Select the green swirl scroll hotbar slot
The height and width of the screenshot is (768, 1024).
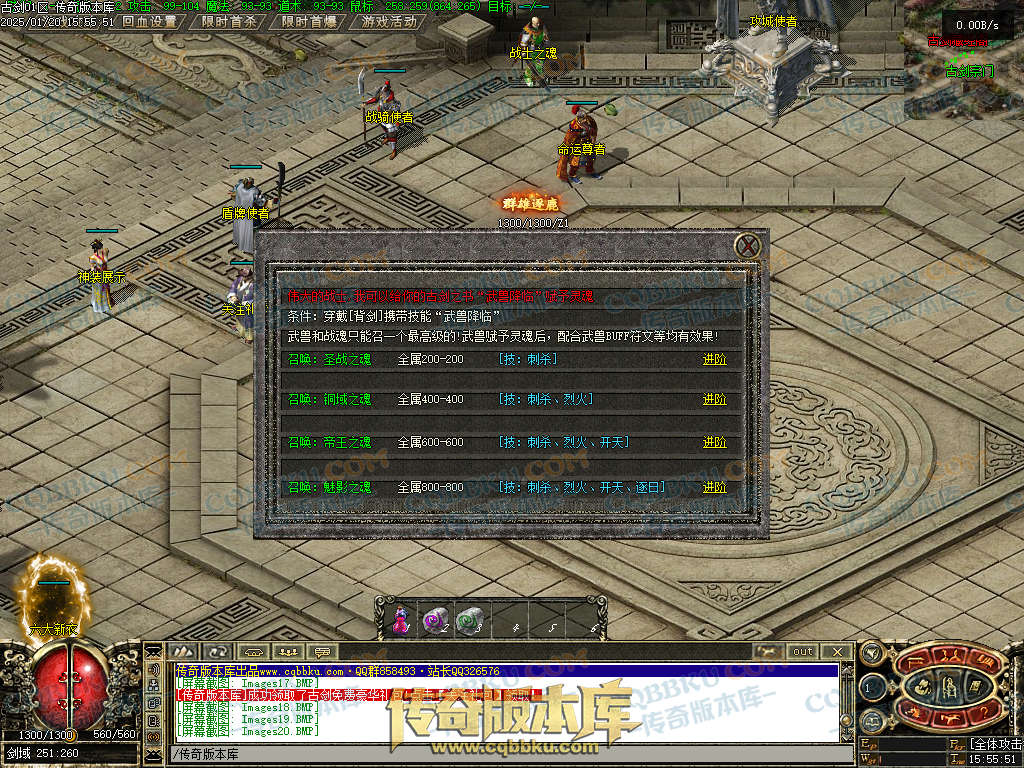pos(468,622)
